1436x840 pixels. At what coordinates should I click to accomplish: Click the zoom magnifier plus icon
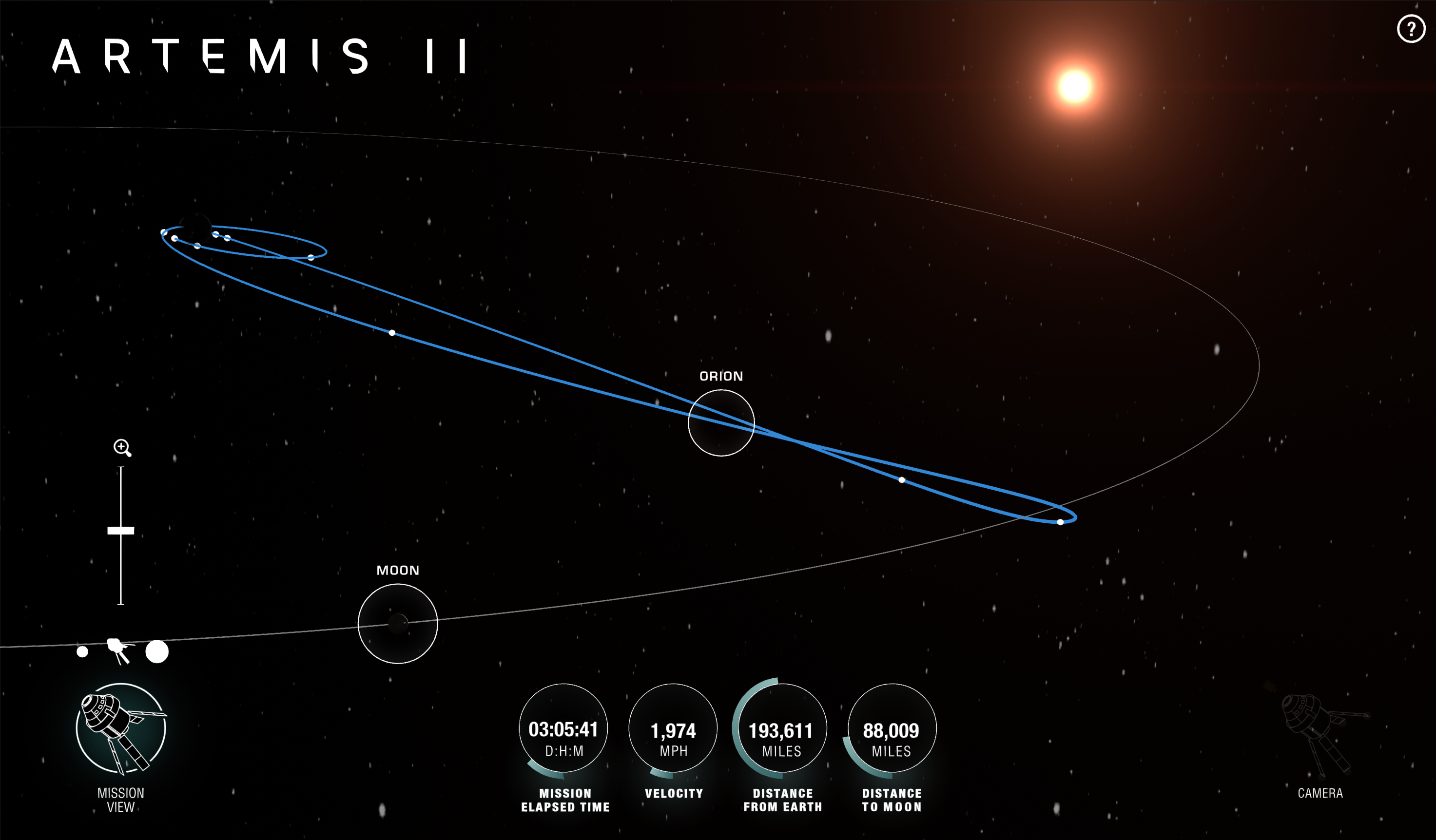(x=122, y=448)
